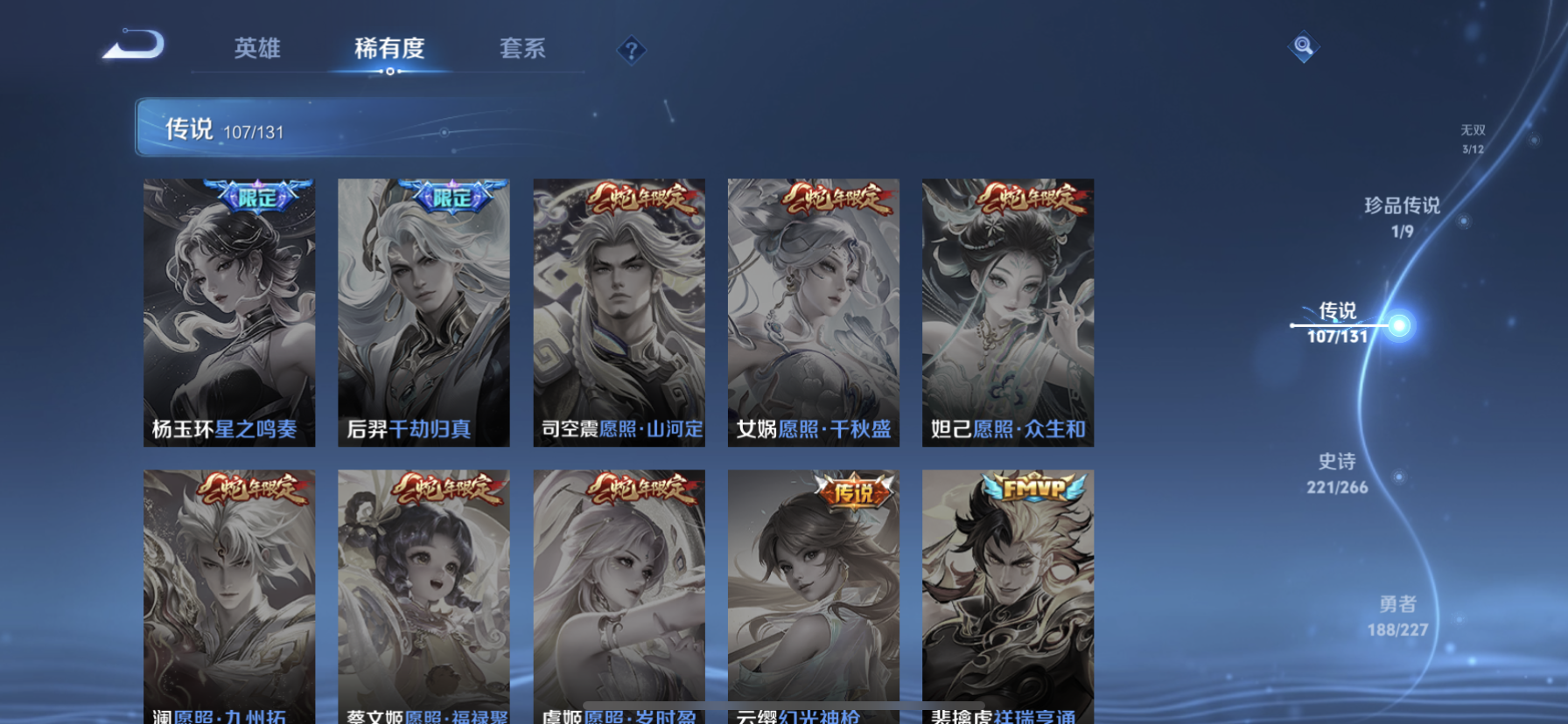Select the 女娲 愿照·千秋盛 thumbnail

click(x=813, y=310)
